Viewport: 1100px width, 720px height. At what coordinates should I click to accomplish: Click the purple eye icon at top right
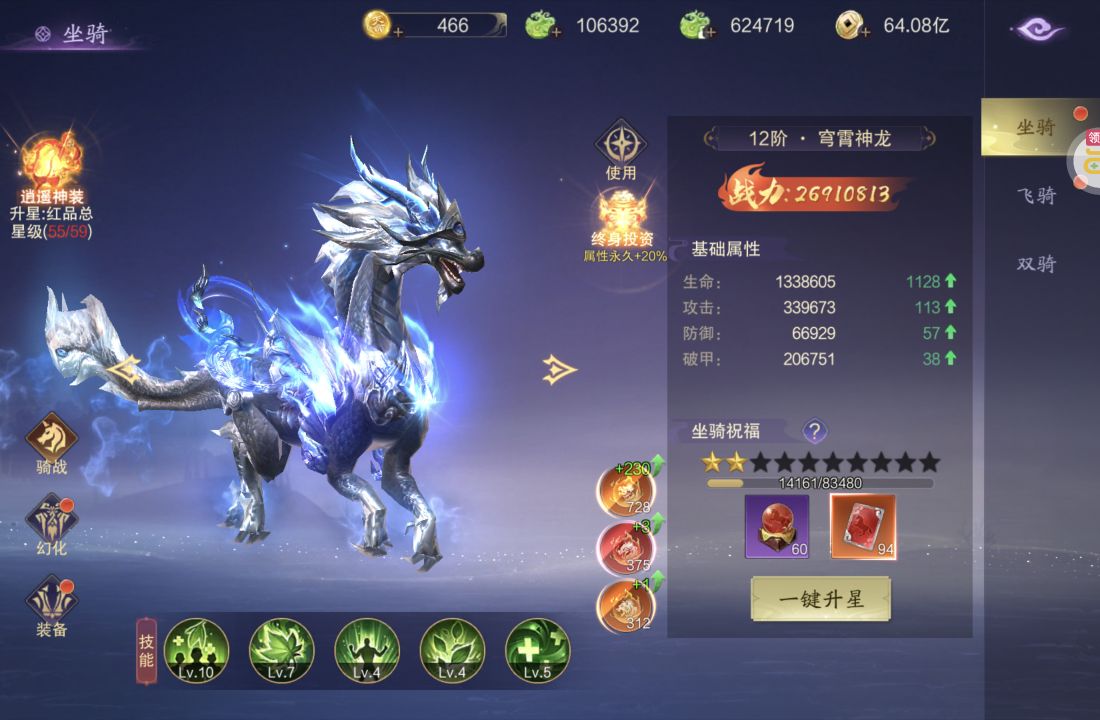click(x=1040, y=30)
